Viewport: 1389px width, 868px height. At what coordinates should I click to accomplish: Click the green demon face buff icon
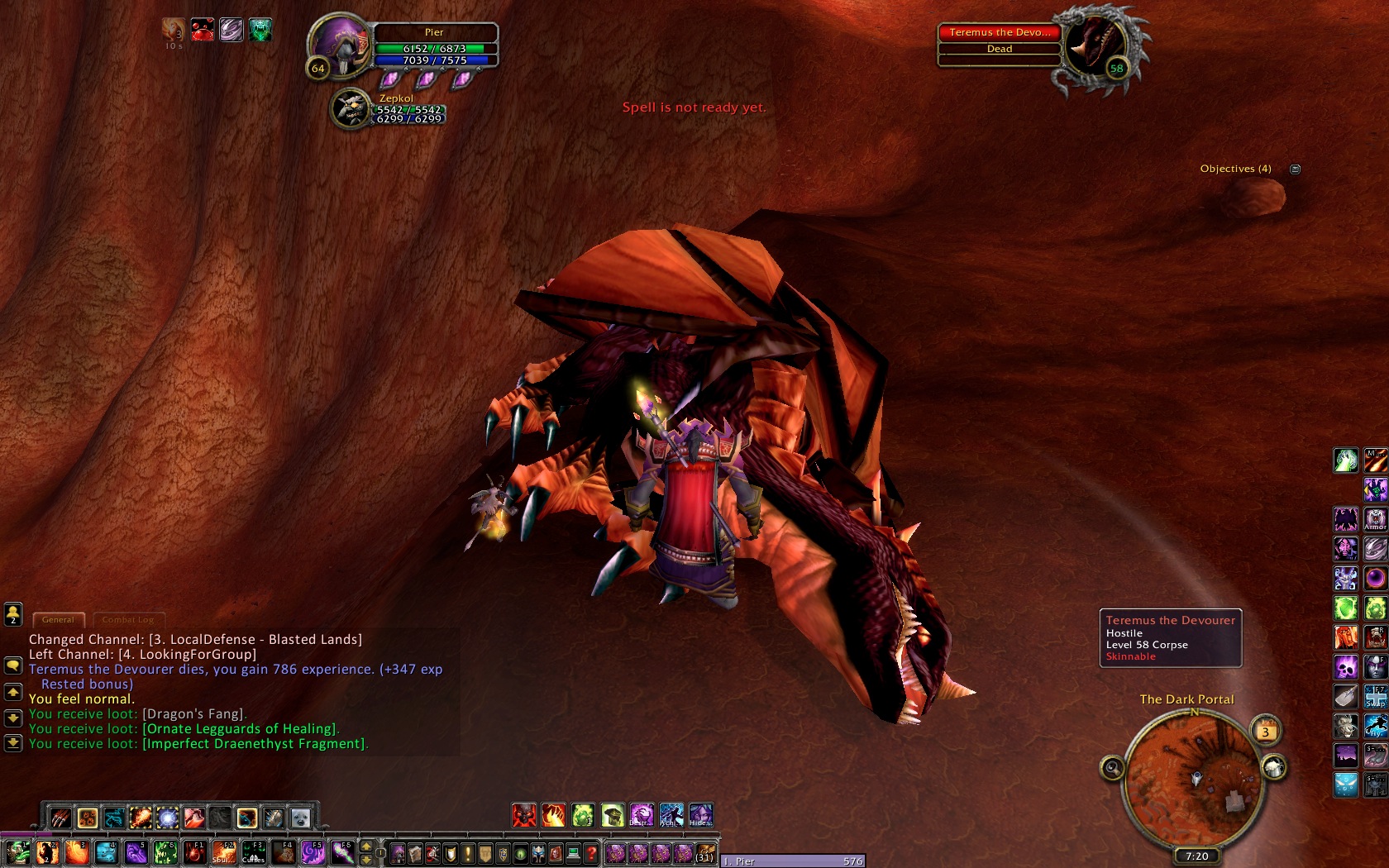click(260, 31)
